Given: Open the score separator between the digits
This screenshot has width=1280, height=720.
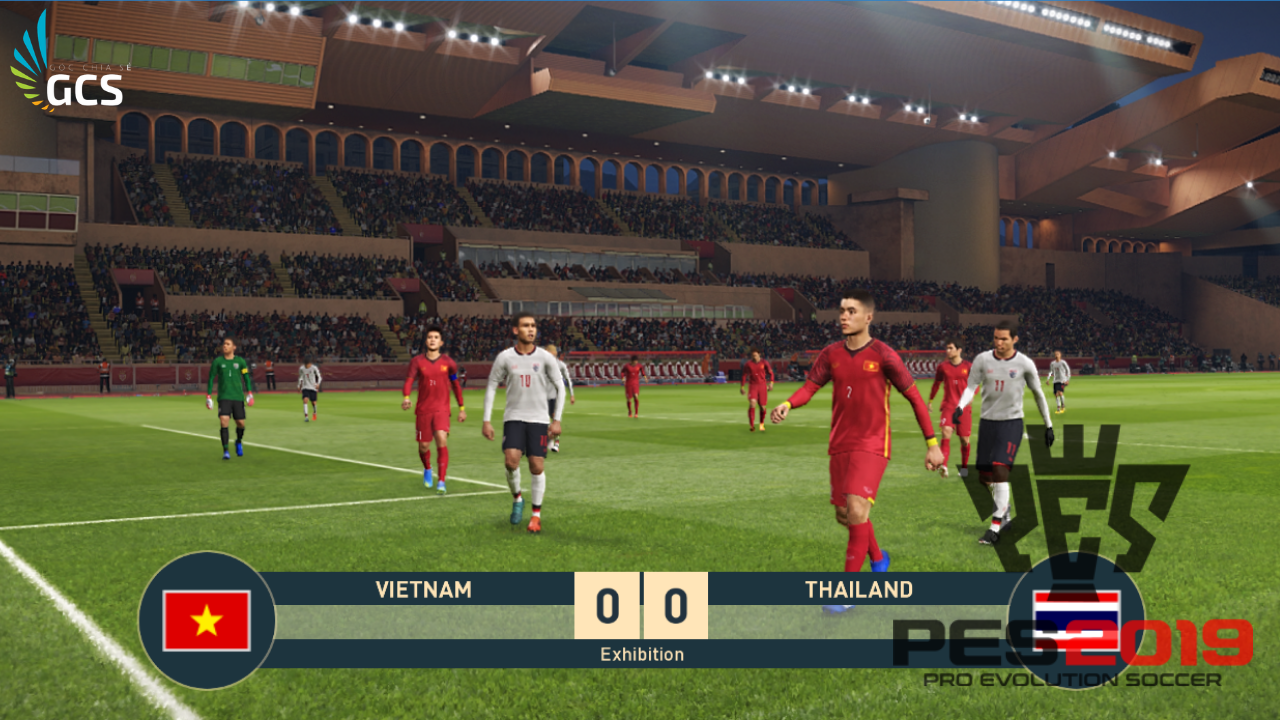Looking at the screenshot, I should 640,602.
